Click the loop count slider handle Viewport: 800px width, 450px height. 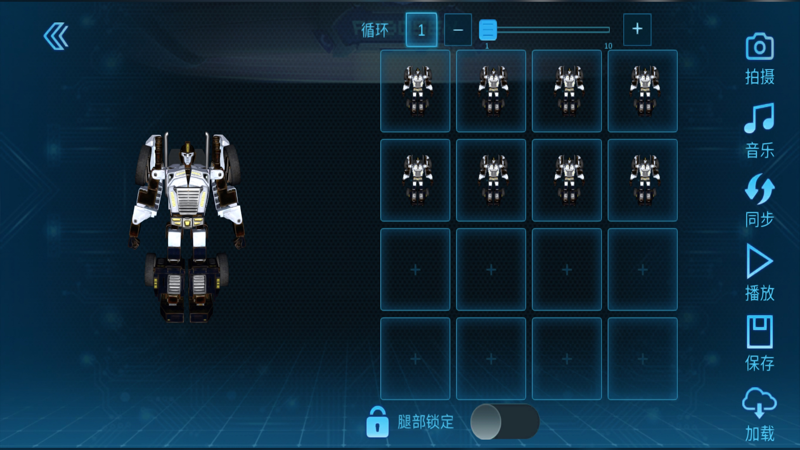tap(488, 30)
